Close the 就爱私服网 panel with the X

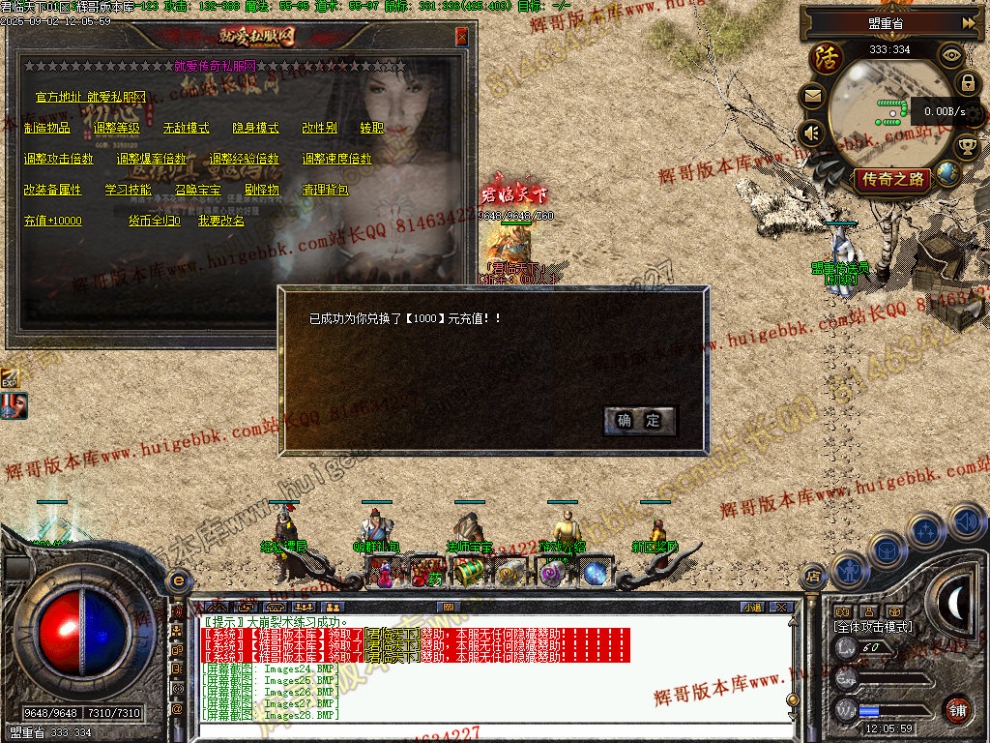(461, 37)
